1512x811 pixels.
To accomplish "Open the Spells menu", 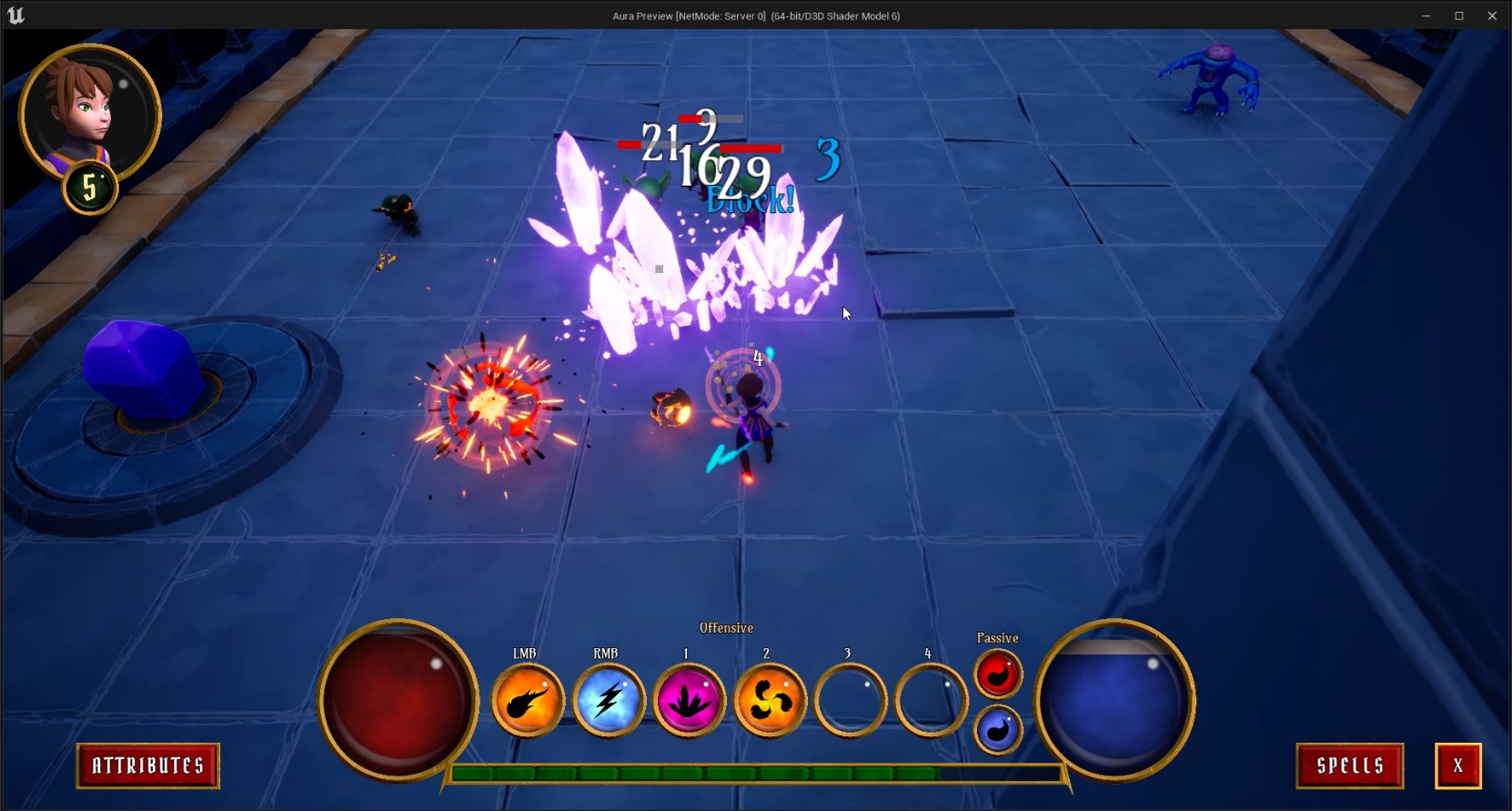I will tap(1349, 765).
